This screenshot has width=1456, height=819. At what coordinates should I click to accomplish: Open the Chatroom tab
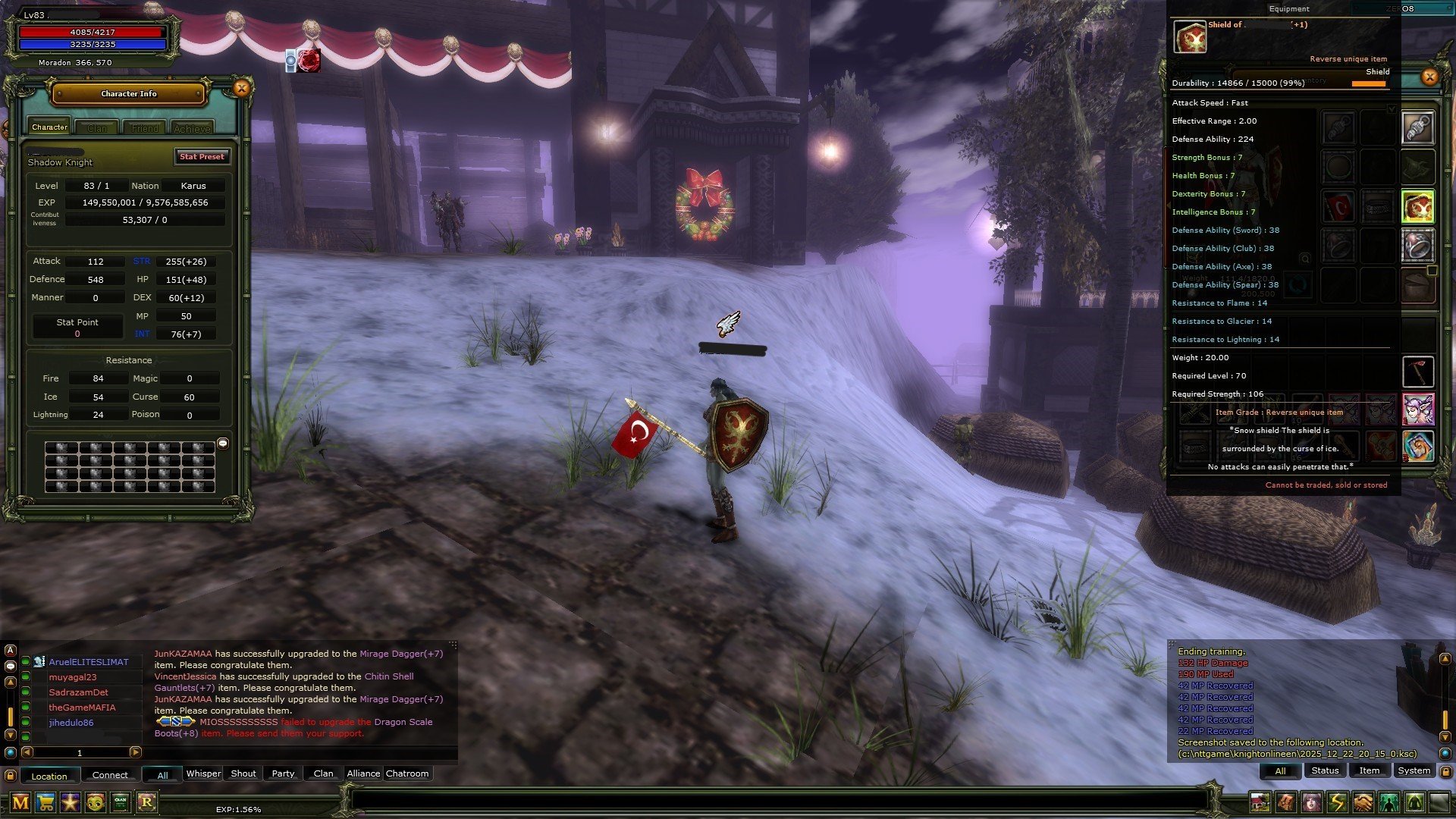(407, 773)
